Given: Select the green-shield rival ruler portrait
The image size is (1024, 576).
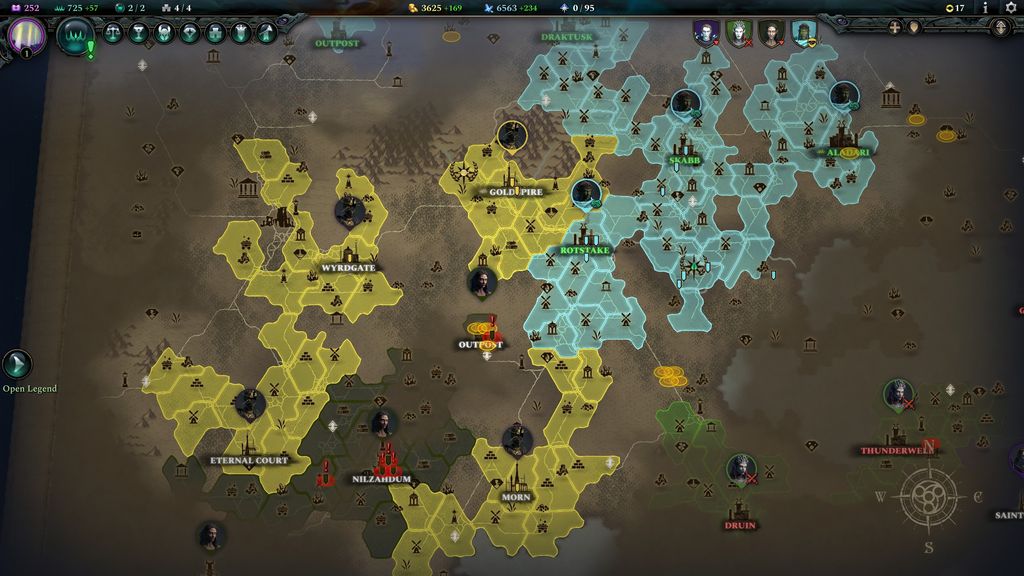Looking at the screenshot, I should (738, 33).
